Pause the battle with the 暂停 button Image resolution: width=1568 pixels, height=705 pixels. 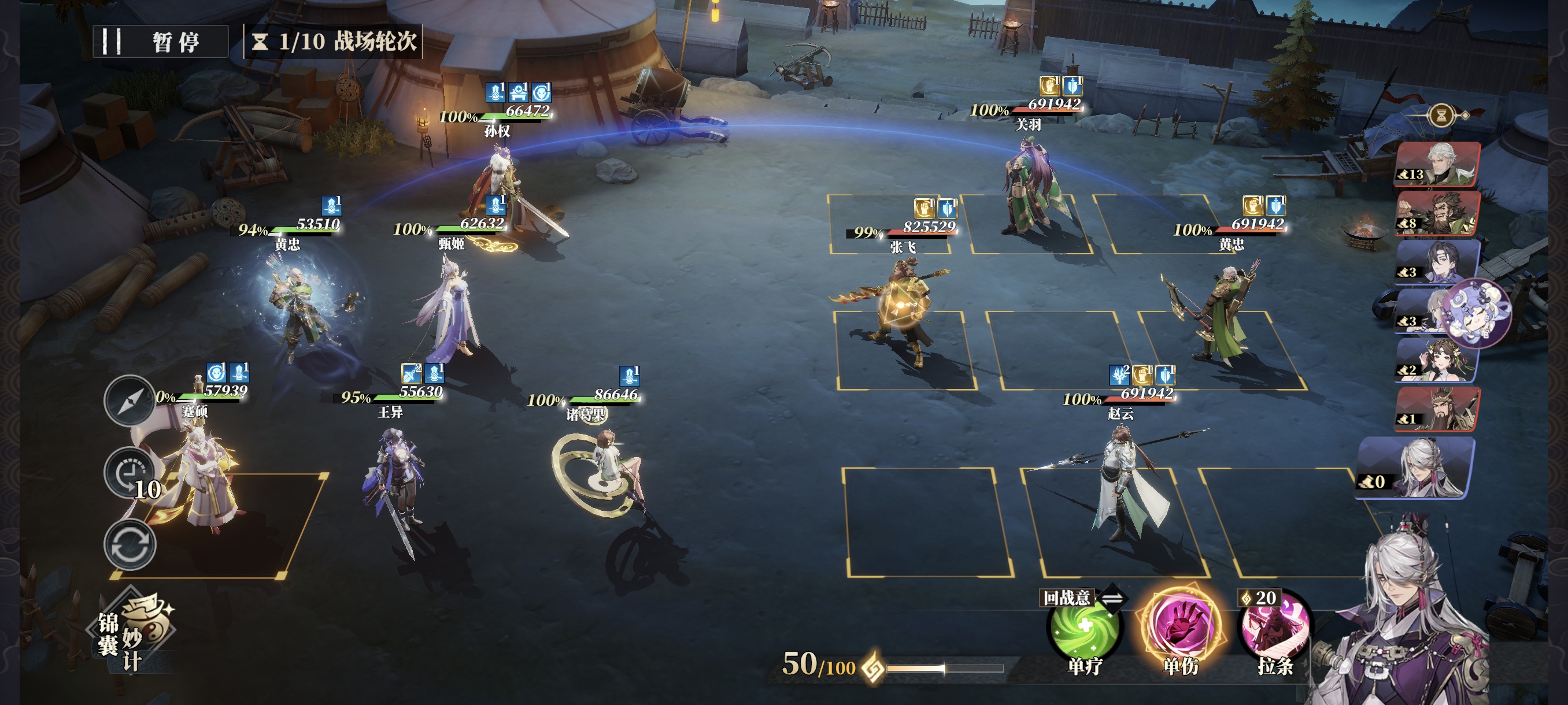pyautogui.click(x=161, y=42)
